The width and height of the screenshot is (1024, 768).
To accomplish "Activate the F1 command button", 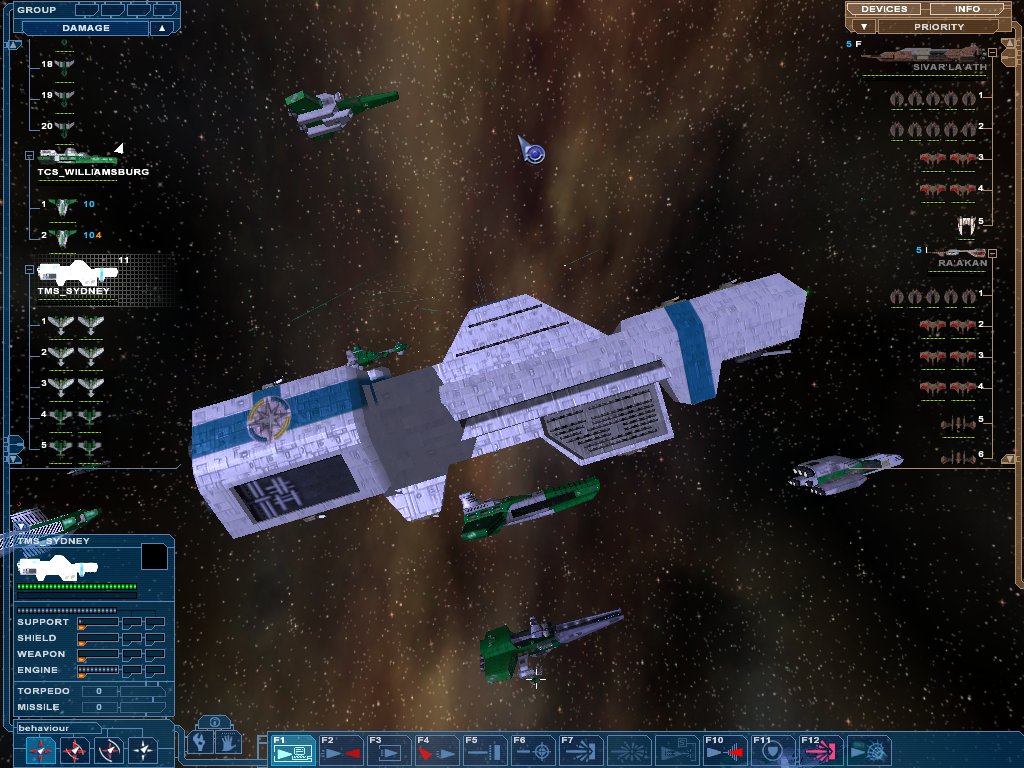I will tap(293, 750).
